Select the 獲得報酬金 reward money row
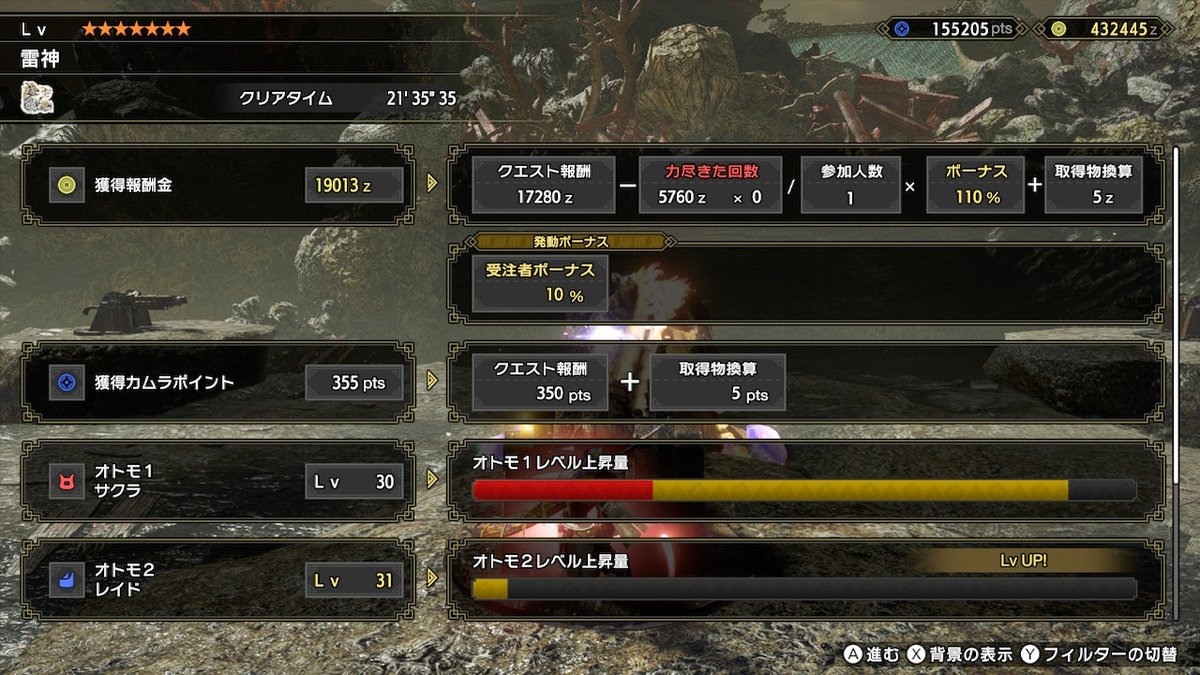 tap(217, 184)
